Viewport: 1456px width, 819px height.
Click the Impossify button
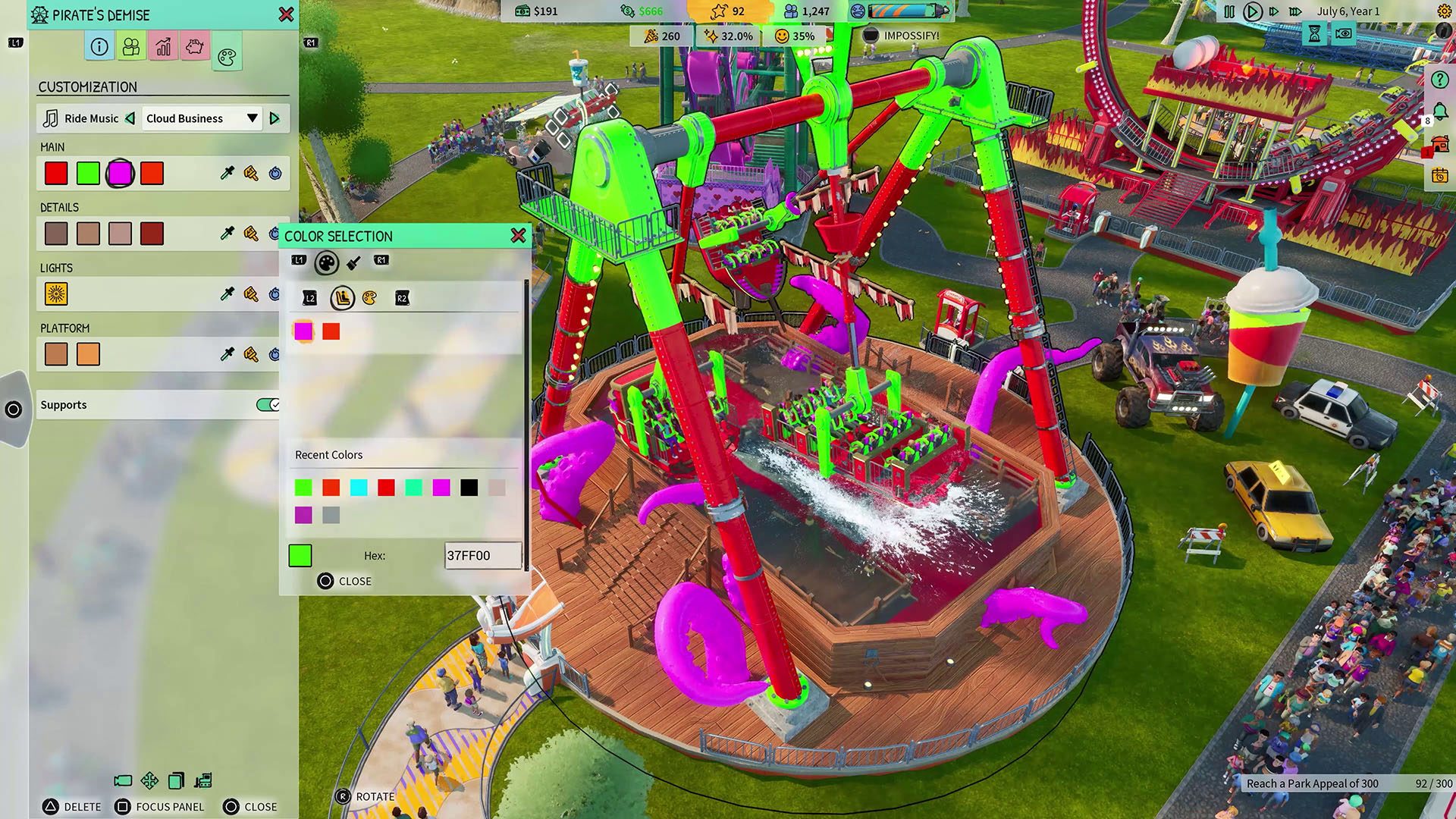click(902, 36)
